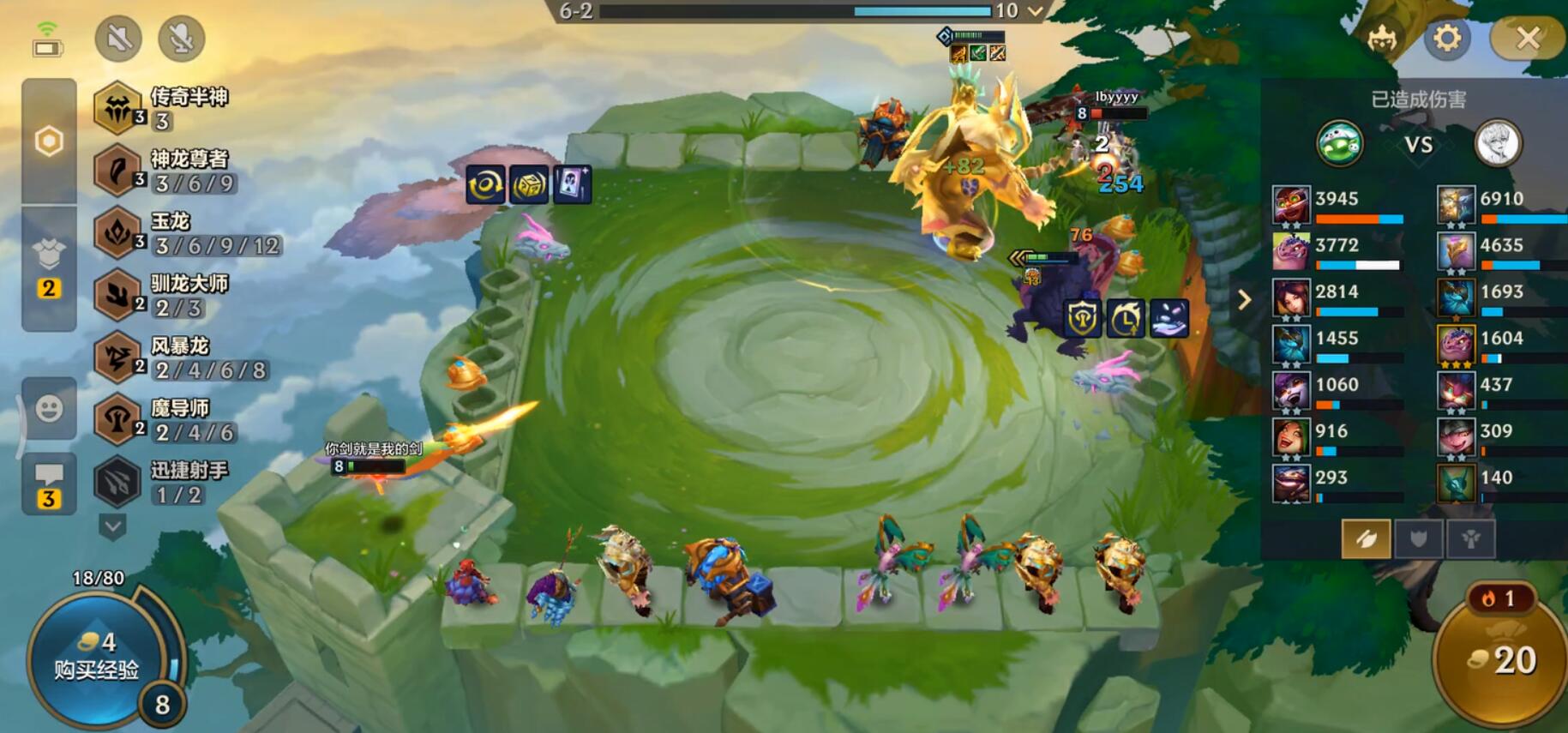Open the gold 20 shop button
1568x733 pixels.
tap(1502, 658)
